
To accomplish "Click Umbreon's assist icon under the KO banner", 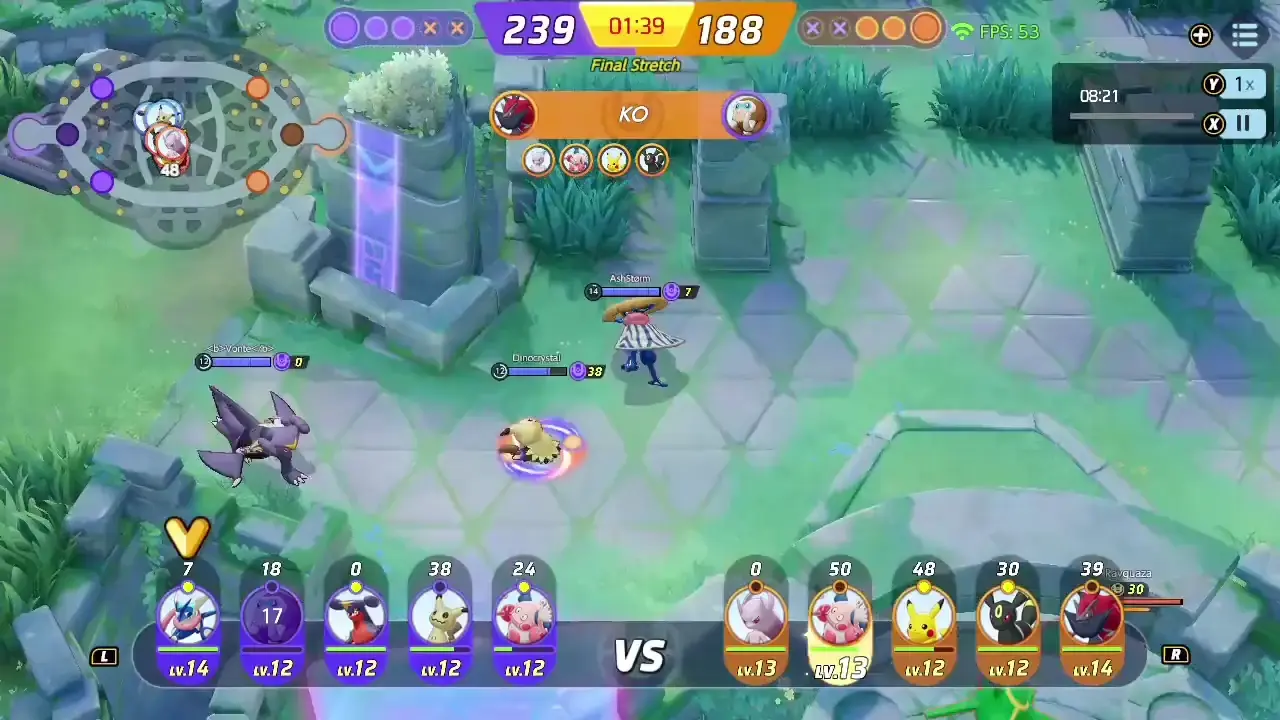I will [651, 161].
